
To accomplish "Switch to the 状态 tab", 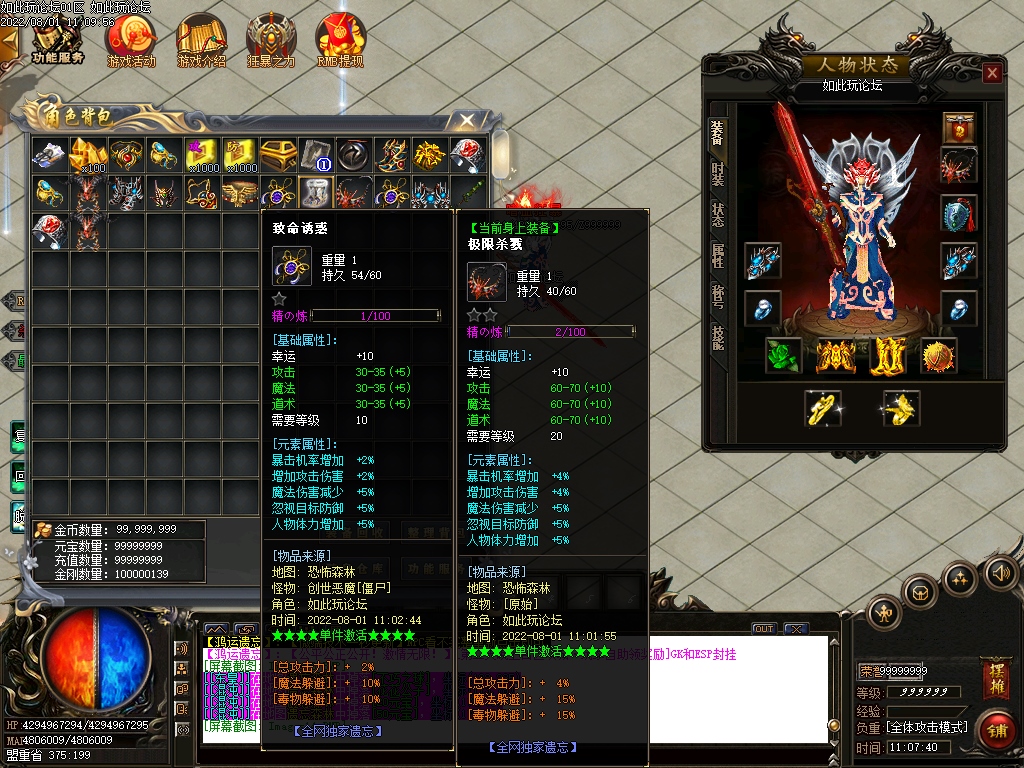I will point(717,215).
